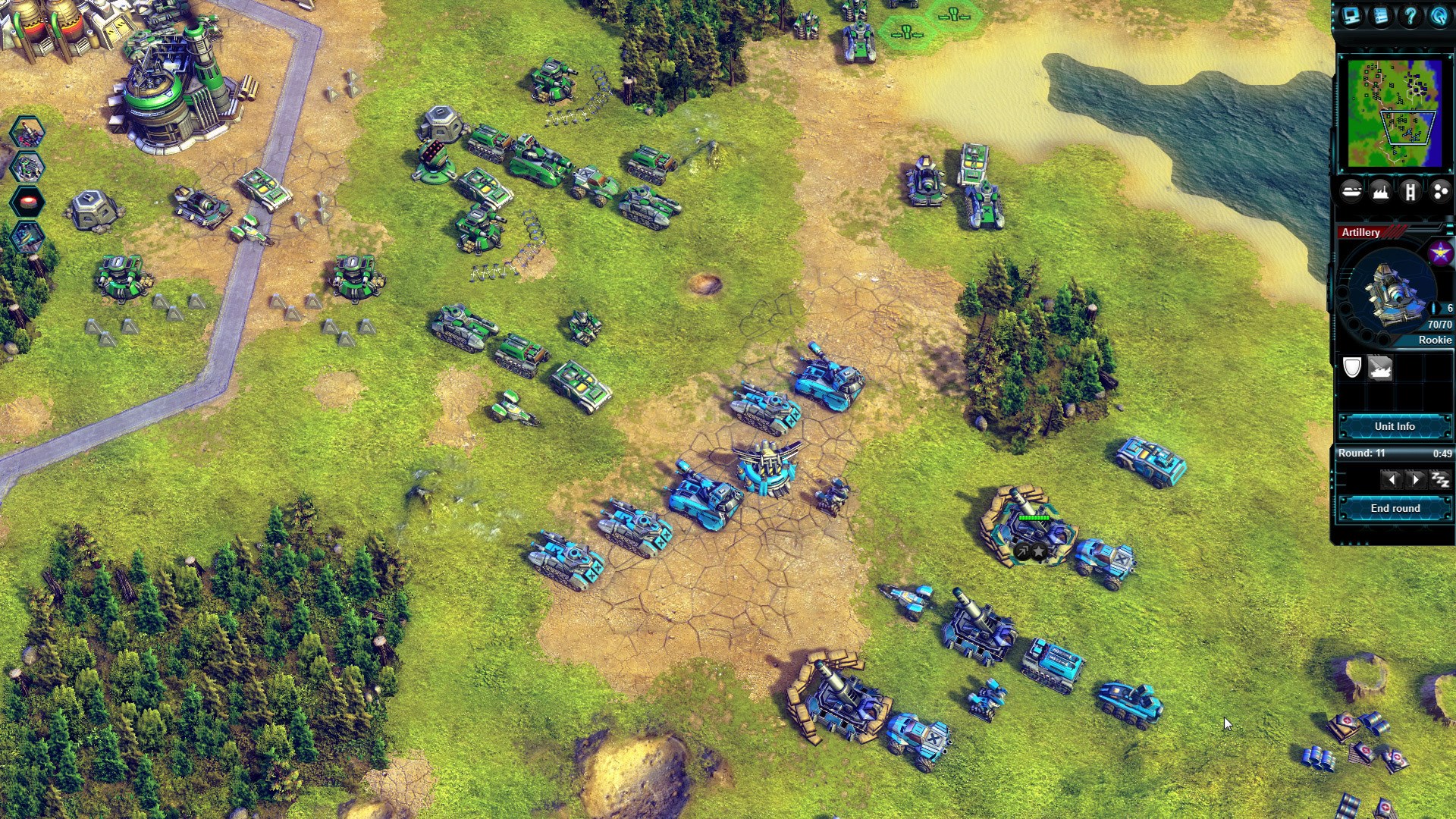Cycle to next unit with right arrow

coord(1416,479)
